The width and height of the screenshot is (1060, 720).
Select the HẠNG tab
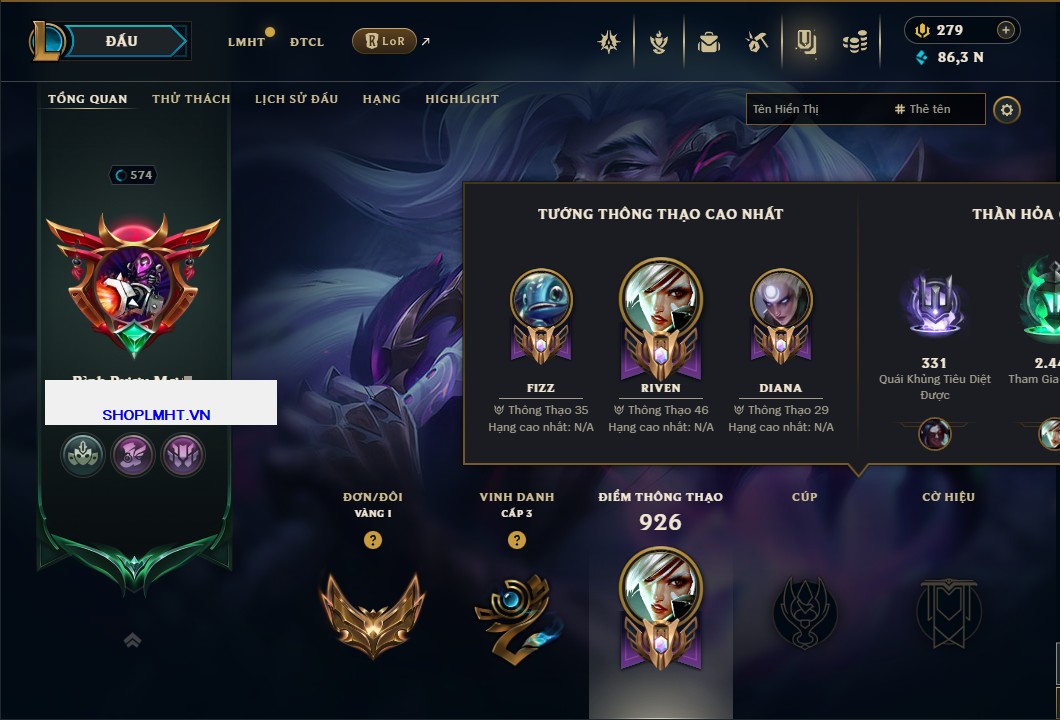point(381,99)
